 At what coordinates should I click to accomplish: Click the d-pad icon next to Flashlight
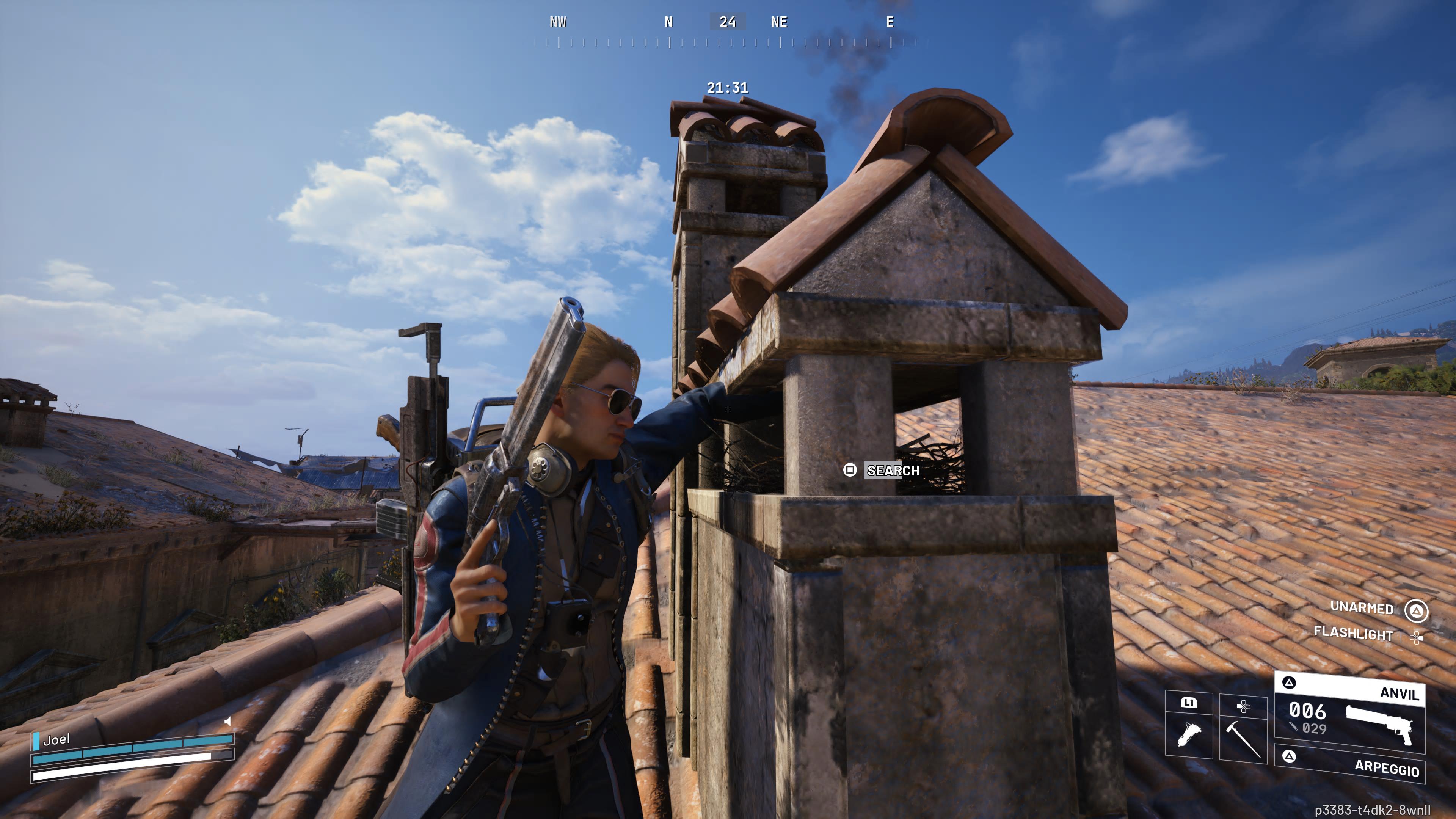pyautogui.click(x=1418, y=637)
